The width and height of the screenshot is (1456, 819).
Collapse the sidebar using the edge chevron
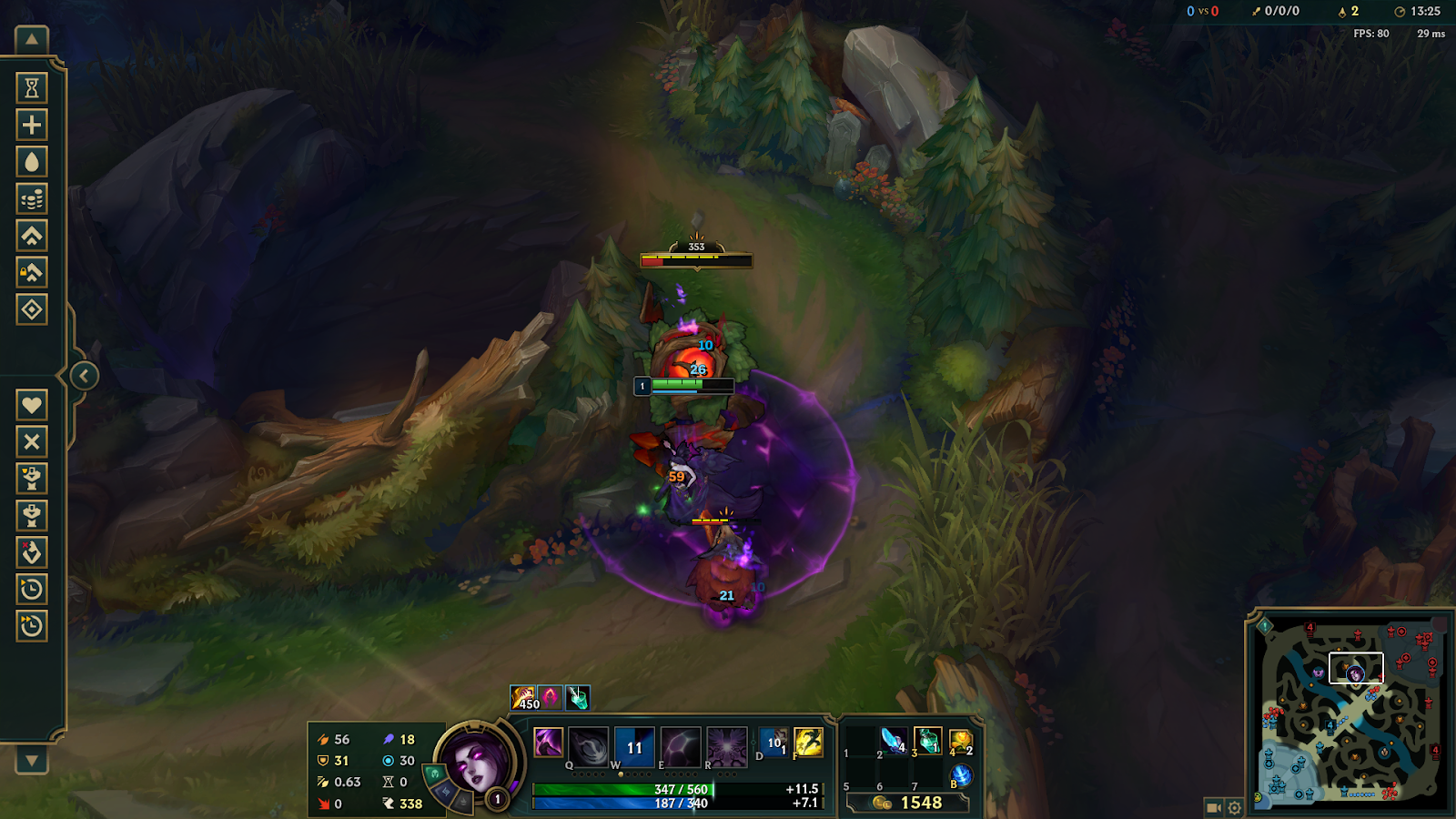[x=83, y=374]
